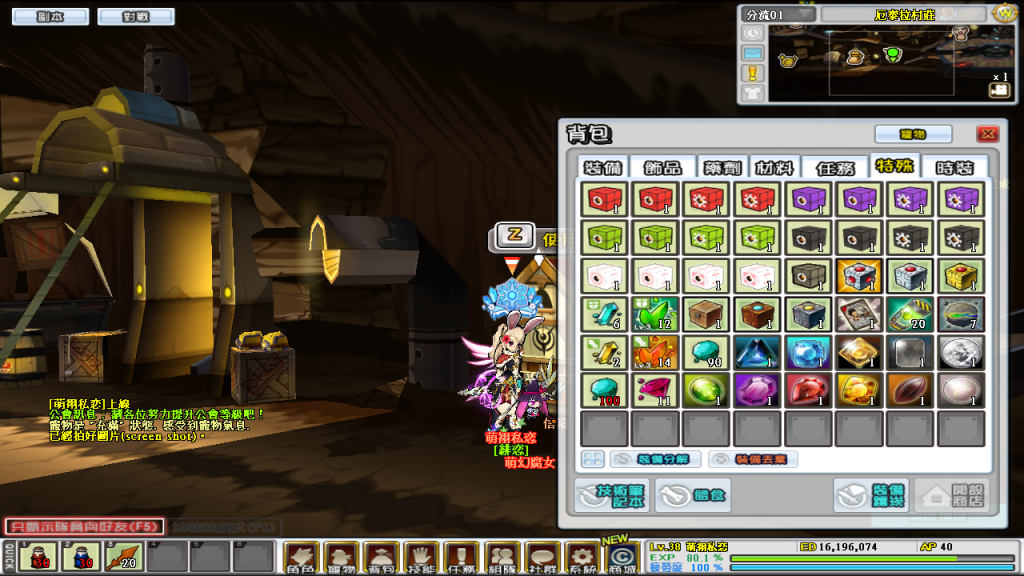This screenshot has height=576, width=1024.
Task: Select the 任務 quest items tab
Action: (x=836, y=167)
